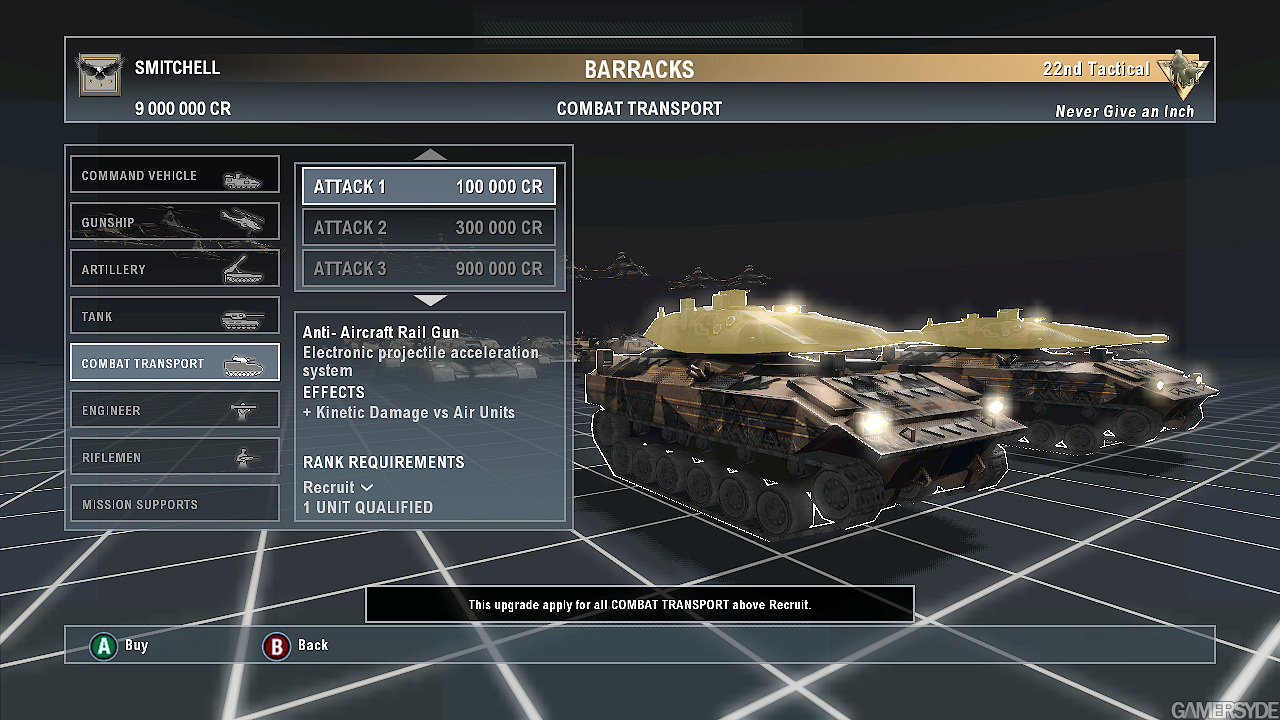Open the Artillery unit category
The height and width of the screenshot is (720, 1280).
(175, 269)
